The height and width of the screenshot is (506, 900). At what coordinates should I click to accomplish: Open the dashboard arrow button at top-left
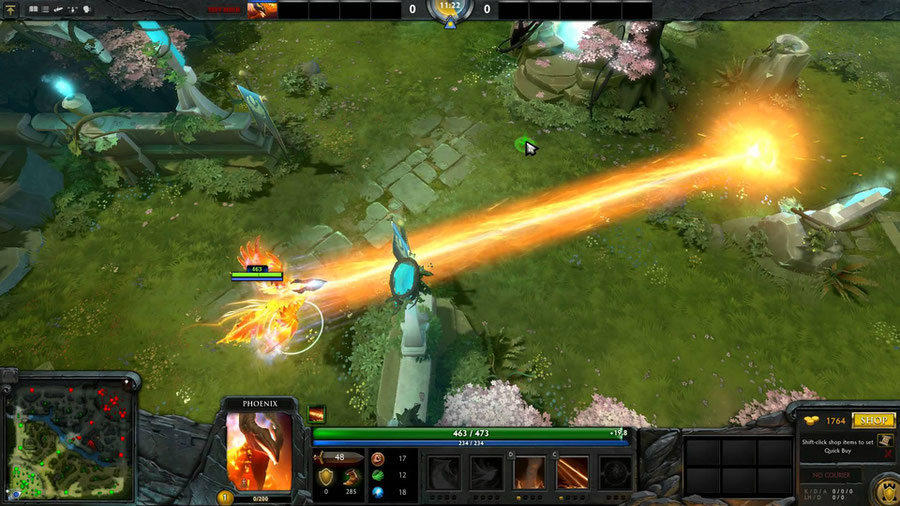coord(12,9)
